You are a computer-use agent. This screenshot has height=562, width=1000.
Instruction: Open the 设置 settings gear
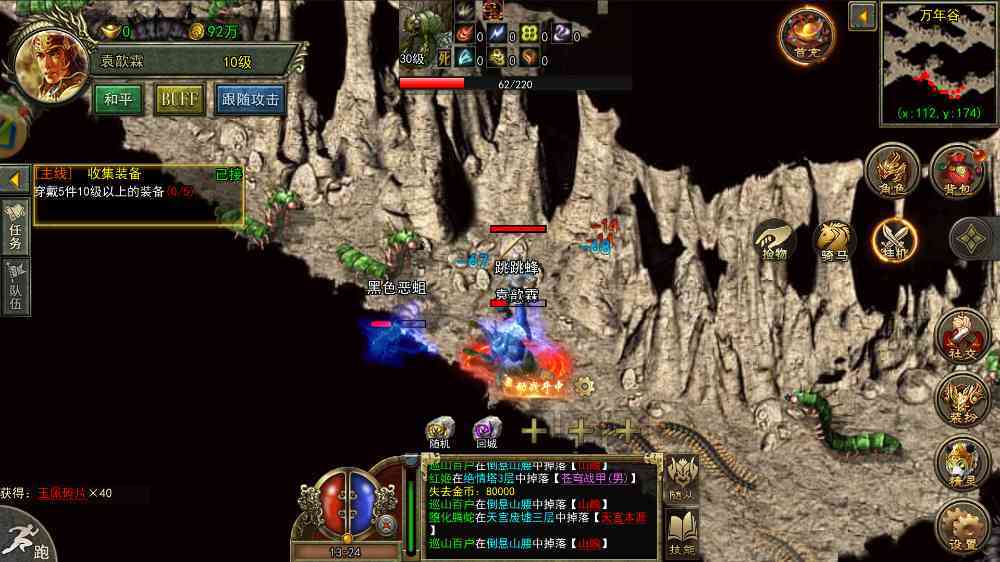pyautogui.click(x=963, y=527)
